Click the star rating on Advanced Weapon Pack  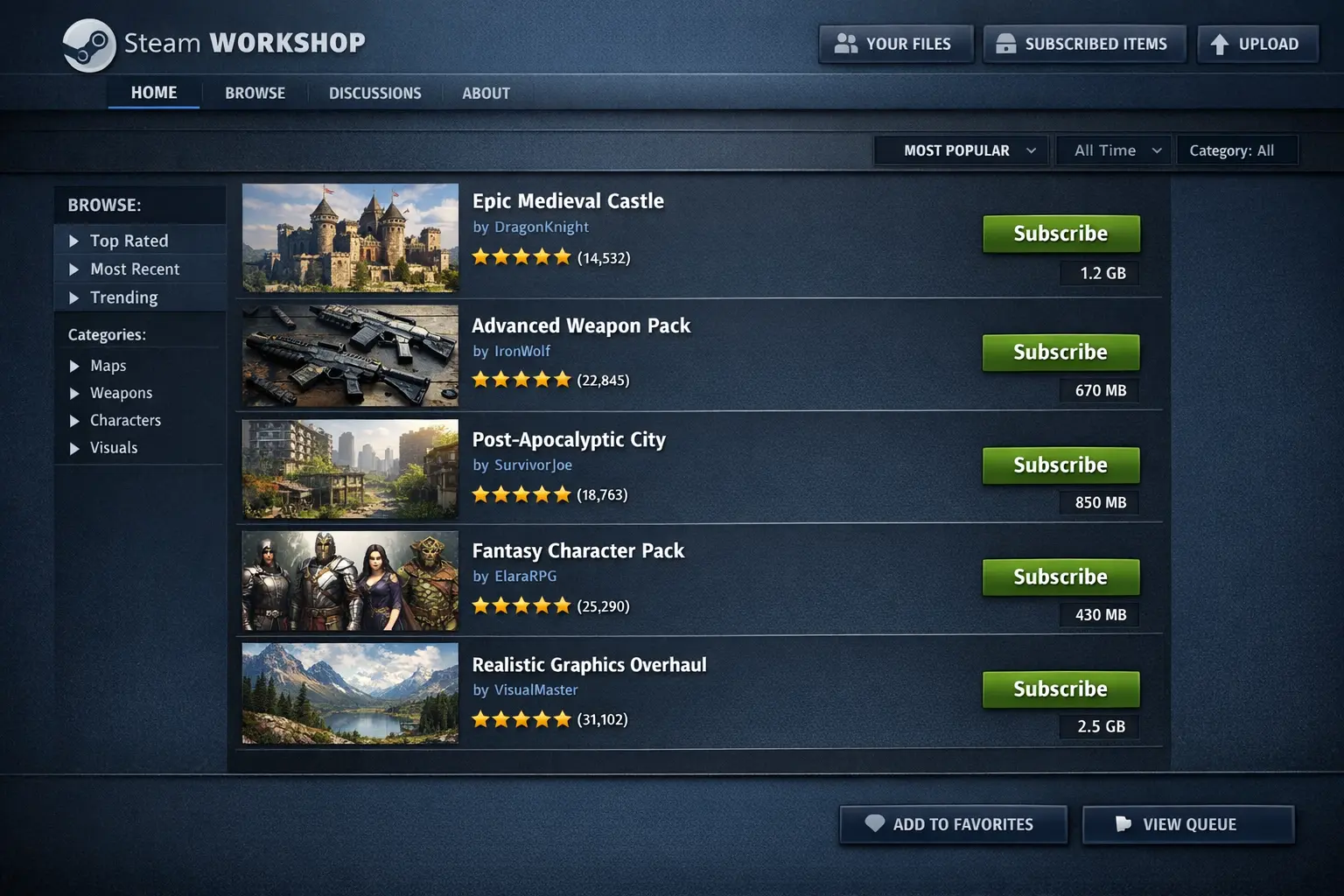click(521, 379)
